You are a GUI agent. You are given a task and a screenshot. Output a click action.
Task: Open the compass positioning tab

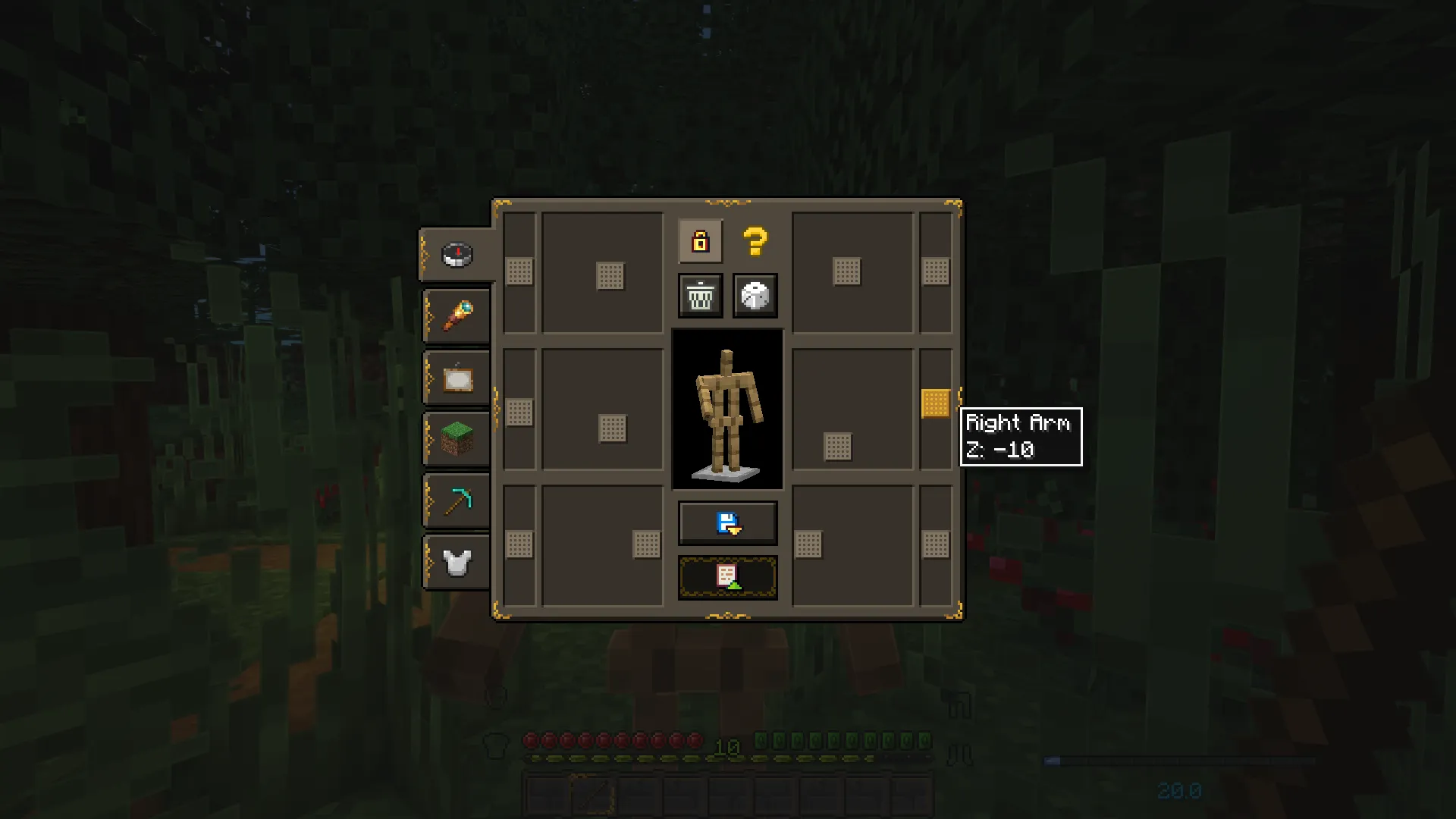[455, 255]
